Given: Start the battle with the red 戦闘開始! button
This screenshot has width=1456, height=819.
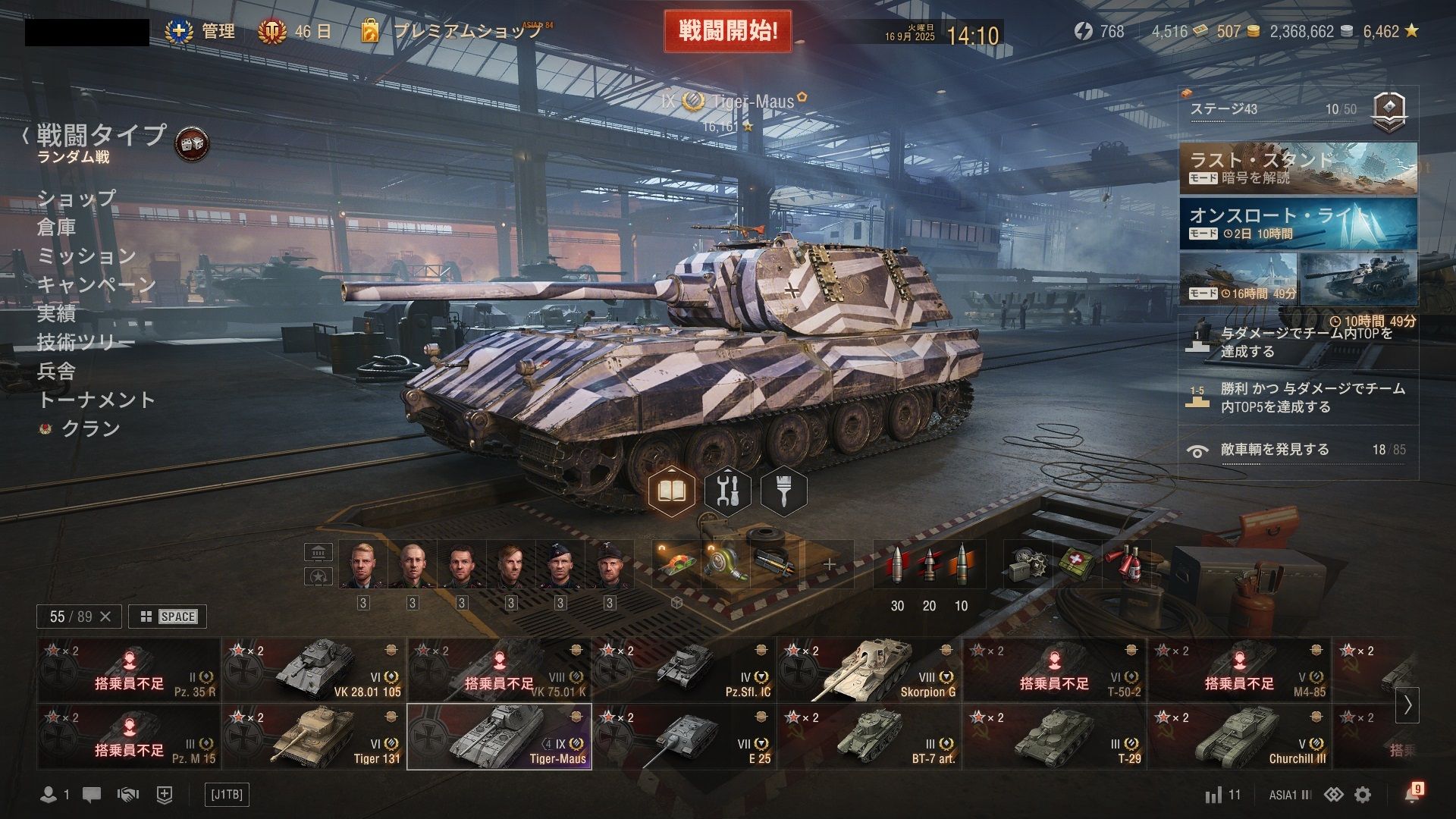Looking at the screenshot, I should click(x=727, y=32).
